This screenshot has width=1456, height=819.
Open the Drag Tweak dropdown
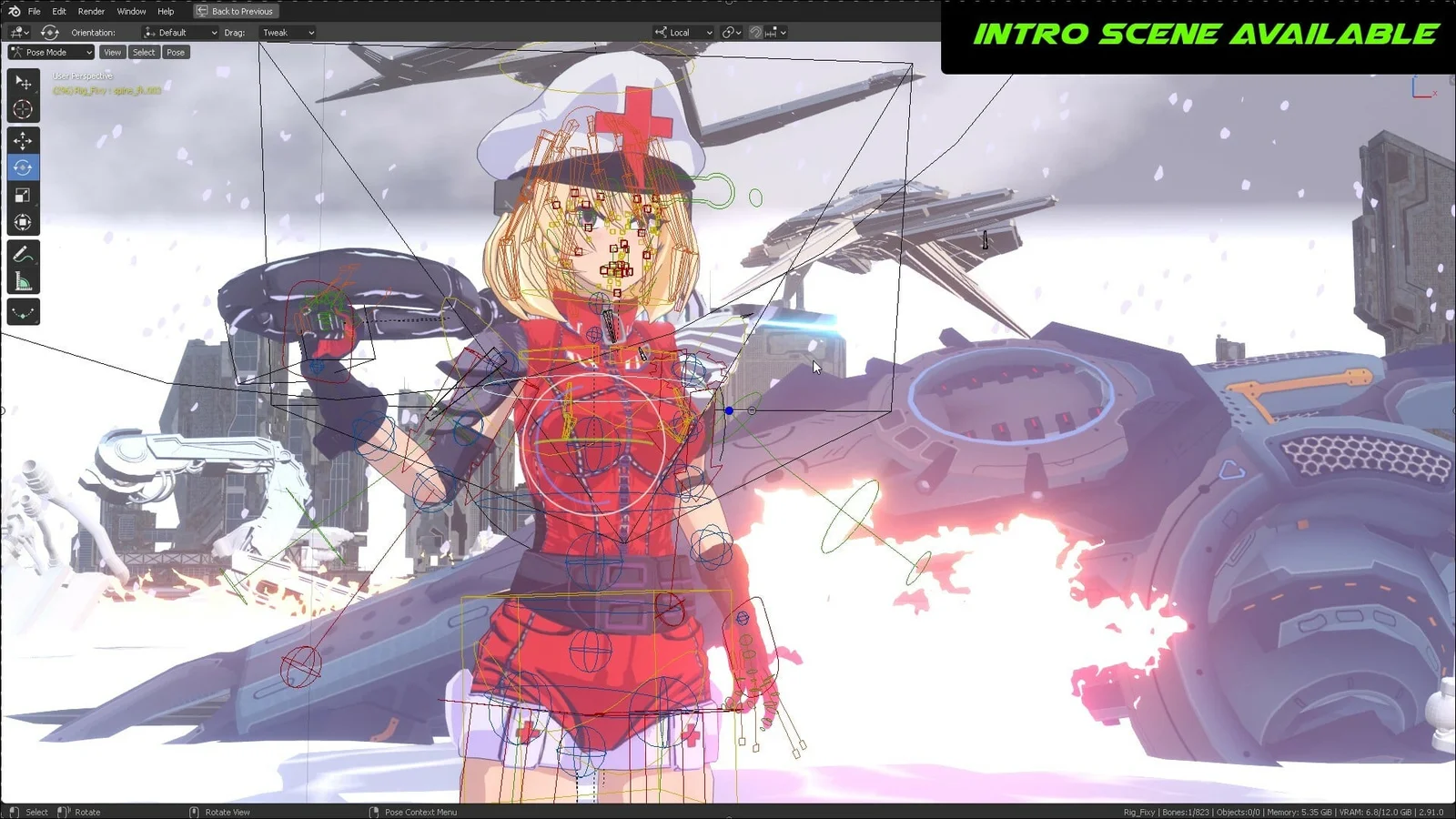tap(287, 32)
